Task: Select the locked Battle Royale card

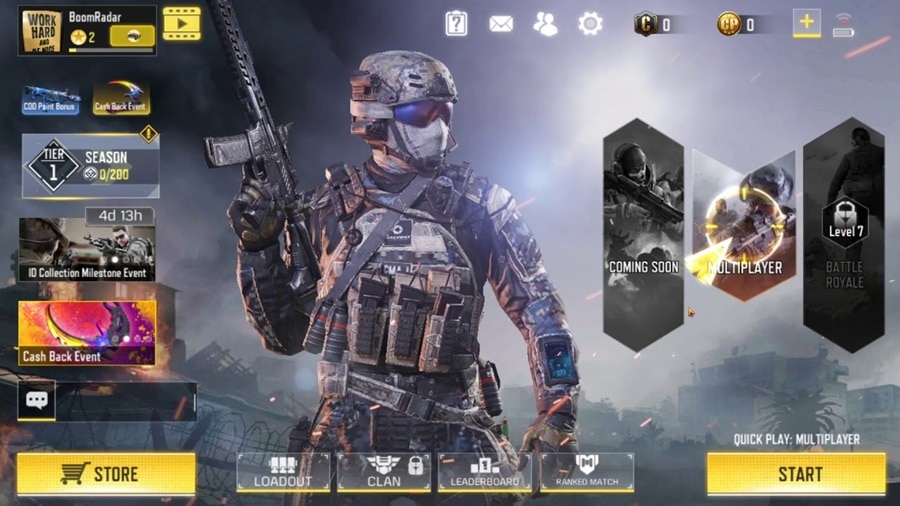Action: tap(844, 234)
